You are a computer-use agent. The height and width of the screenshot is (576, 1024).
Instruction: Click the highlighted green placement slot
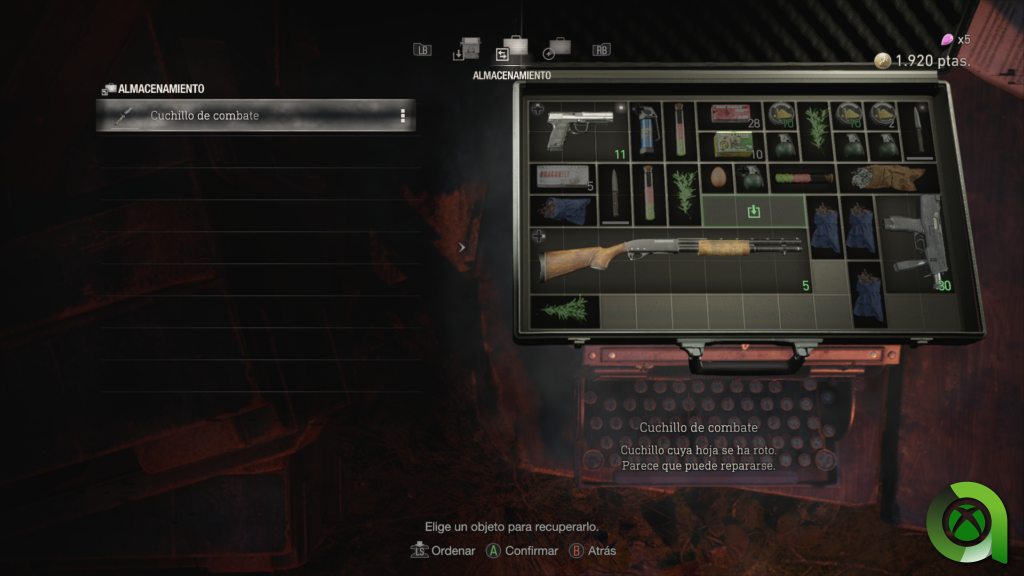pos(754,211)
